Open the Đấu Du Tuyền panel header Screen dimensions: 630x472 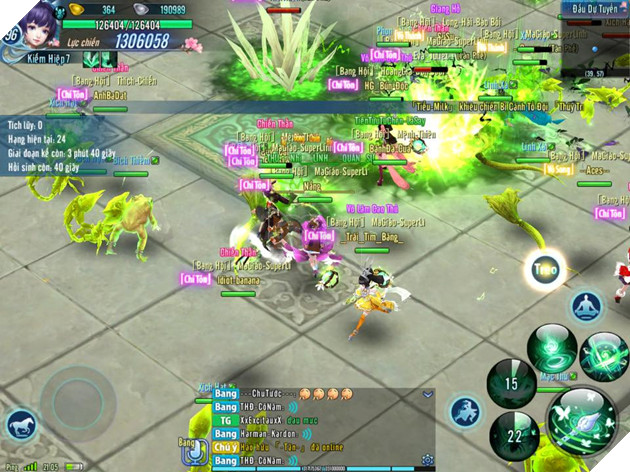coord(594,8)
